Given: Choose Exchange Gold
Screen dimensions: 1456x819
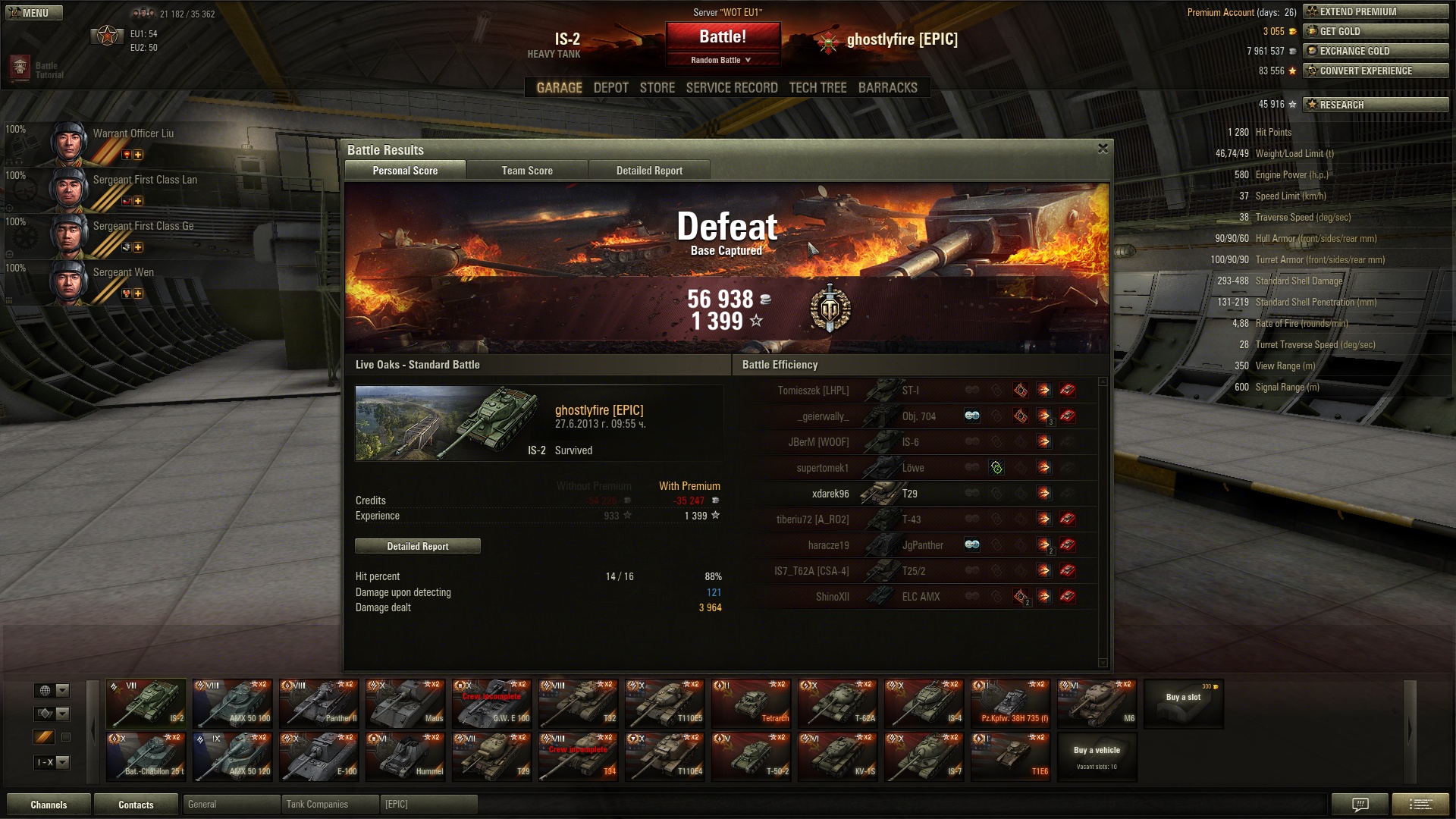Looking at the screenshot, I should (x=1375, y=51).
